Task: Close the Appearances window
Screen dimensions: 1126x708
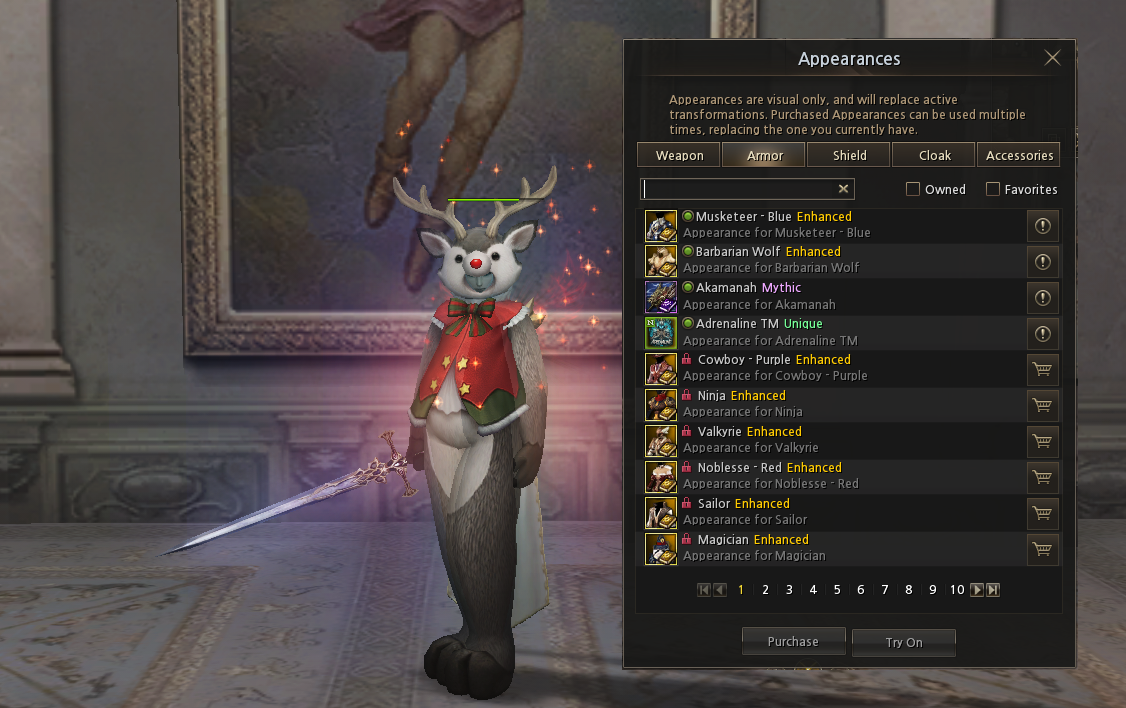Action: pos(1052,58)
